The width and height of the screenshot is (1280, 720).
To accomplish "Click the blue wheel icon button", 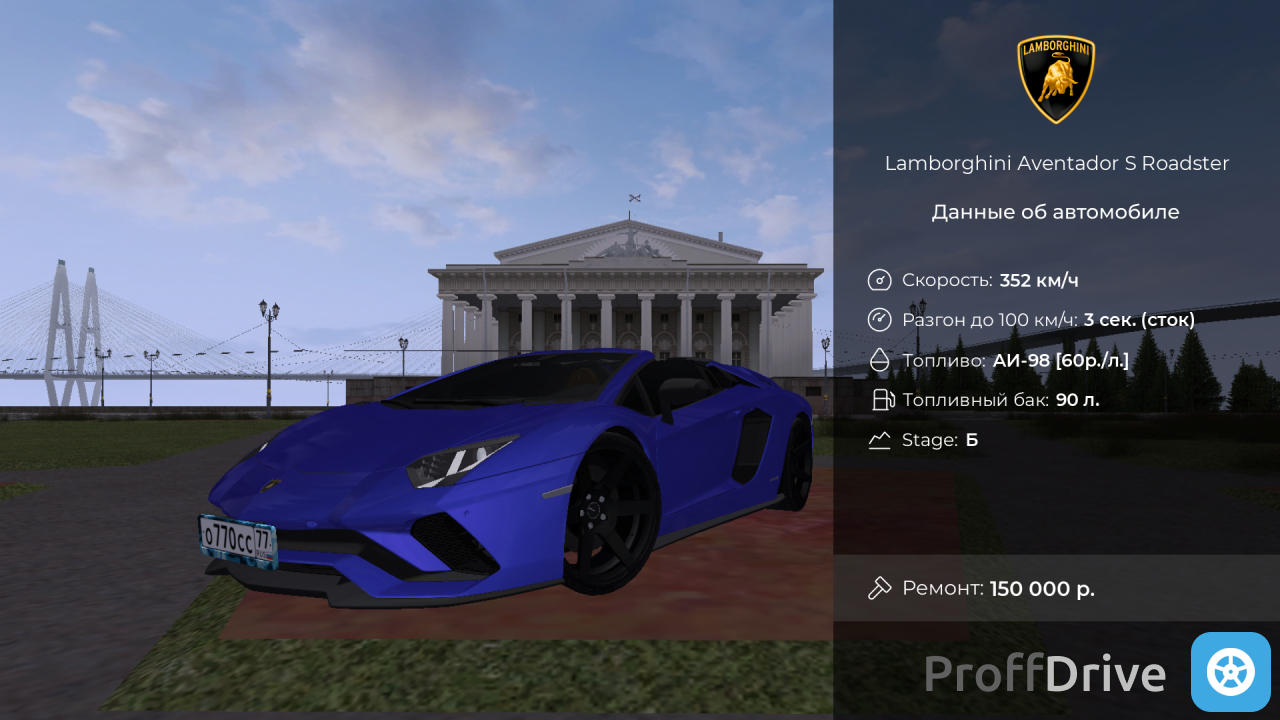I will click(1230, 672).
